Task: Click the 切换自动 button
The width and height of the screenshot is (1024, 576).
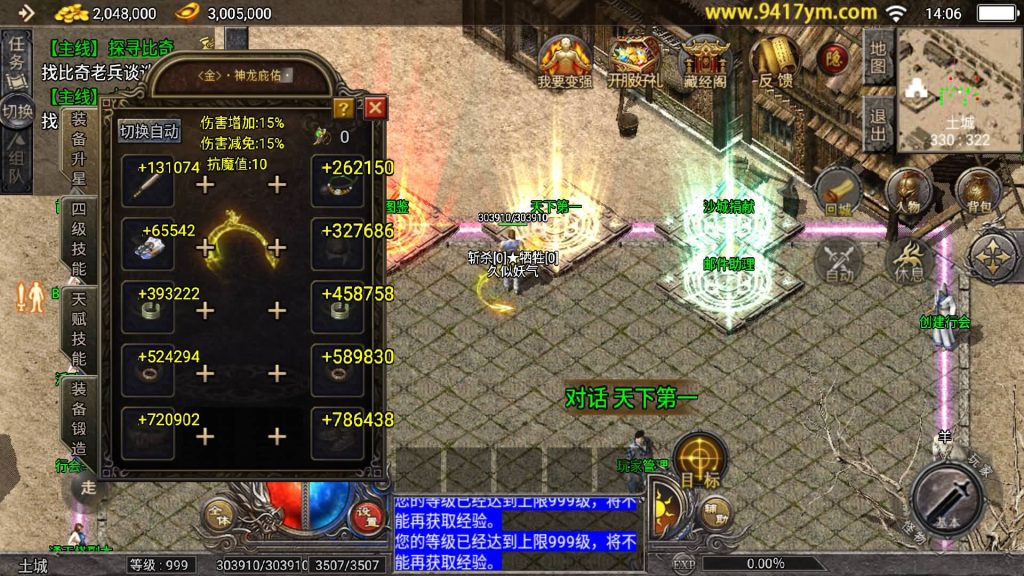Action: [x=150, y=131]
